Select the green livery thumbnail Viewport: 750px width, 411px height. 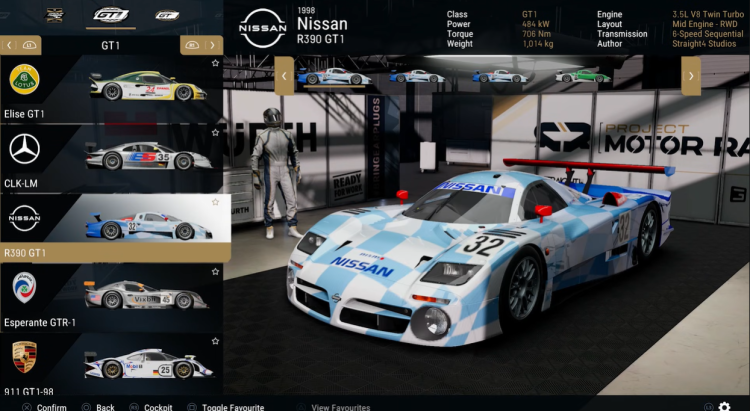(x=582, y=75)
